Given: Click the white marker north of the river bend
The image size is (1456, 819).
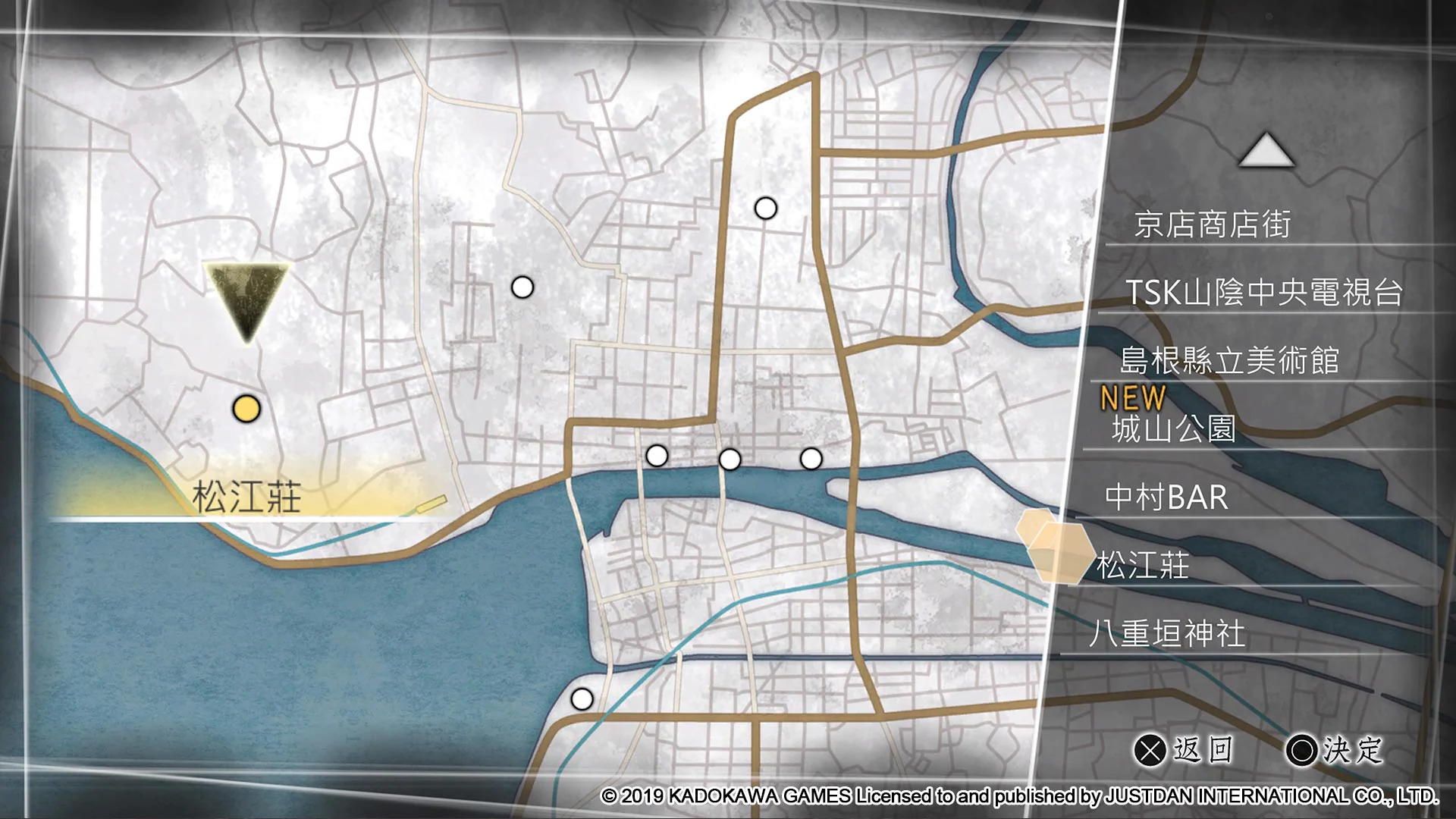Looking at the screenshot, I should pos(522,286).
